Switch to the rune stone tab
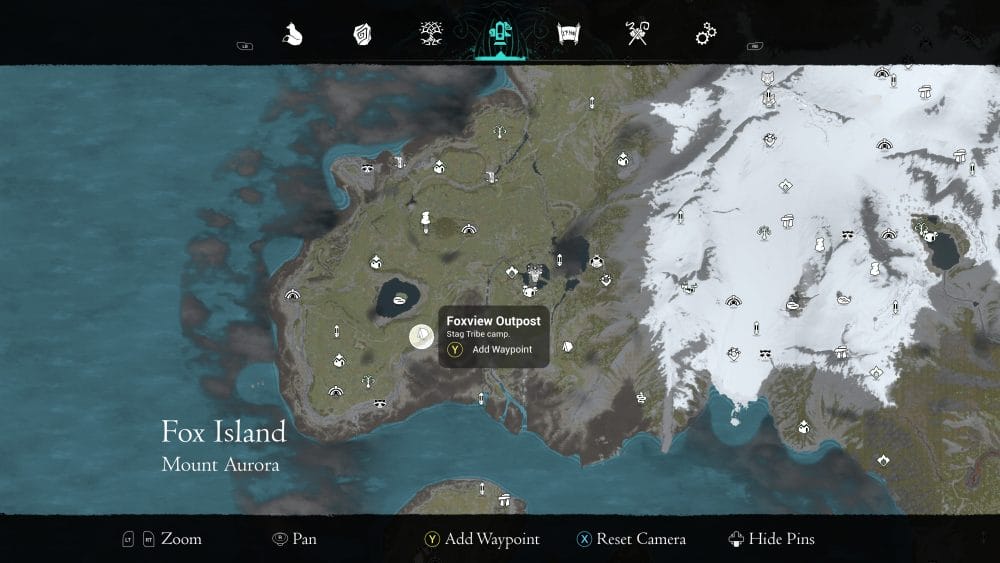Viewport: 1000px width, 563px height. point(362,35)
